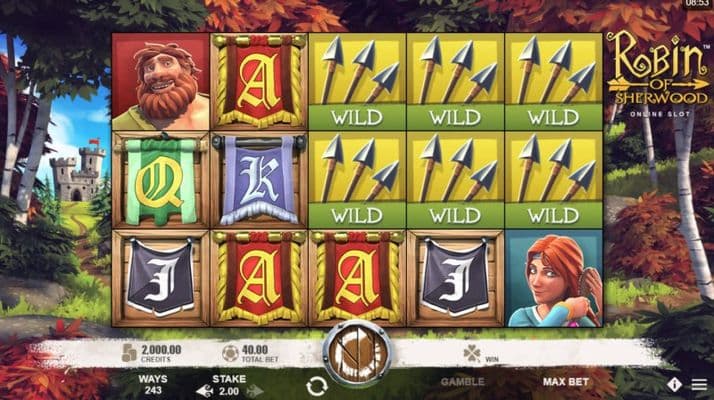The width and height of the screenshot is (714, 400).
Task: Choose the Gamble option
Action: [462, 382]
